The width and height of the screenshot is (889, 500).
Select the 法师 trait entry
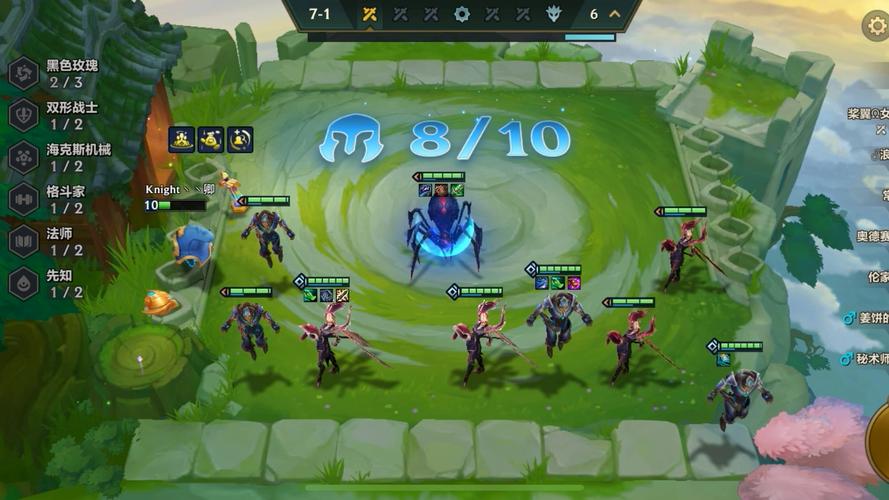55,241
